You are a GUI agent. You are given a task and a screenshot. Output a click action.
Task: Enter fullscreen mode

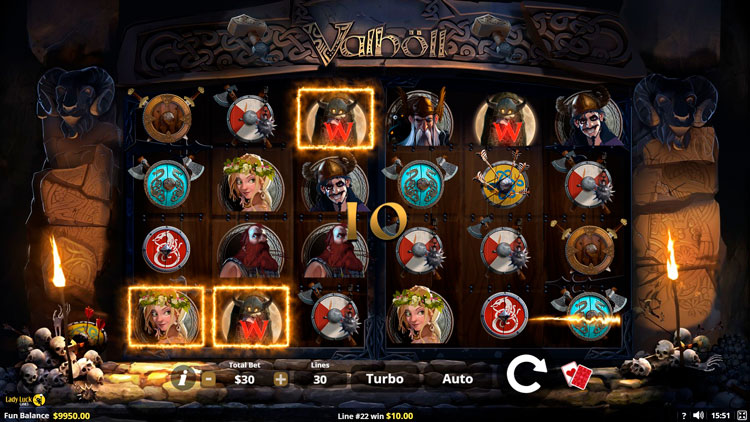point(741,415)
